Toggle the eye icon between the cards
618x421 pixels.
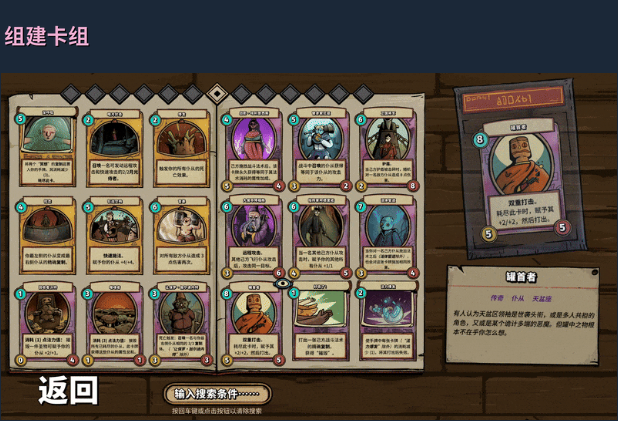284,283
